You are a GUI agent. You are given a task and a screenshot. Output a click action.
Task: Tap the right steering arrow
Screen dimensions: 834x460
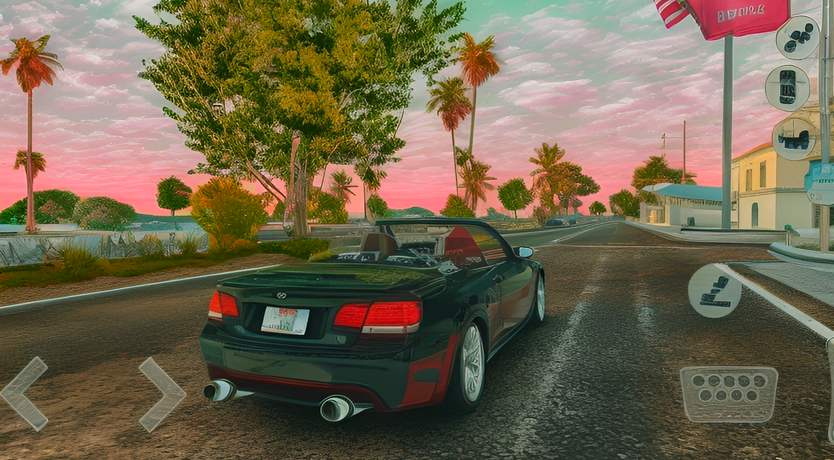pyautogui.click(x=162, y=394)
